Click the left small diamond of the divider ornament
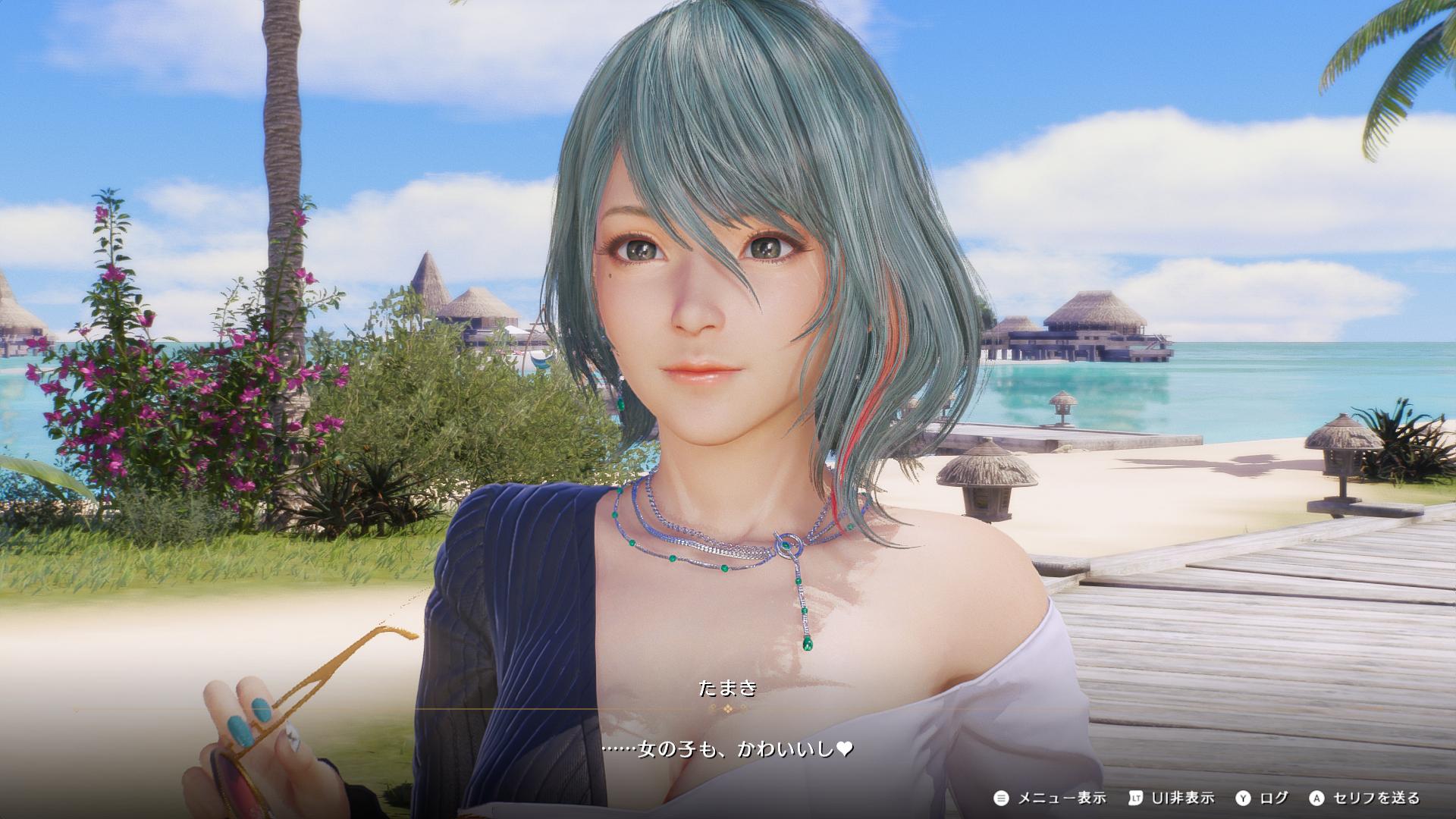This screenshot has height=819, width=1456. 712,708
